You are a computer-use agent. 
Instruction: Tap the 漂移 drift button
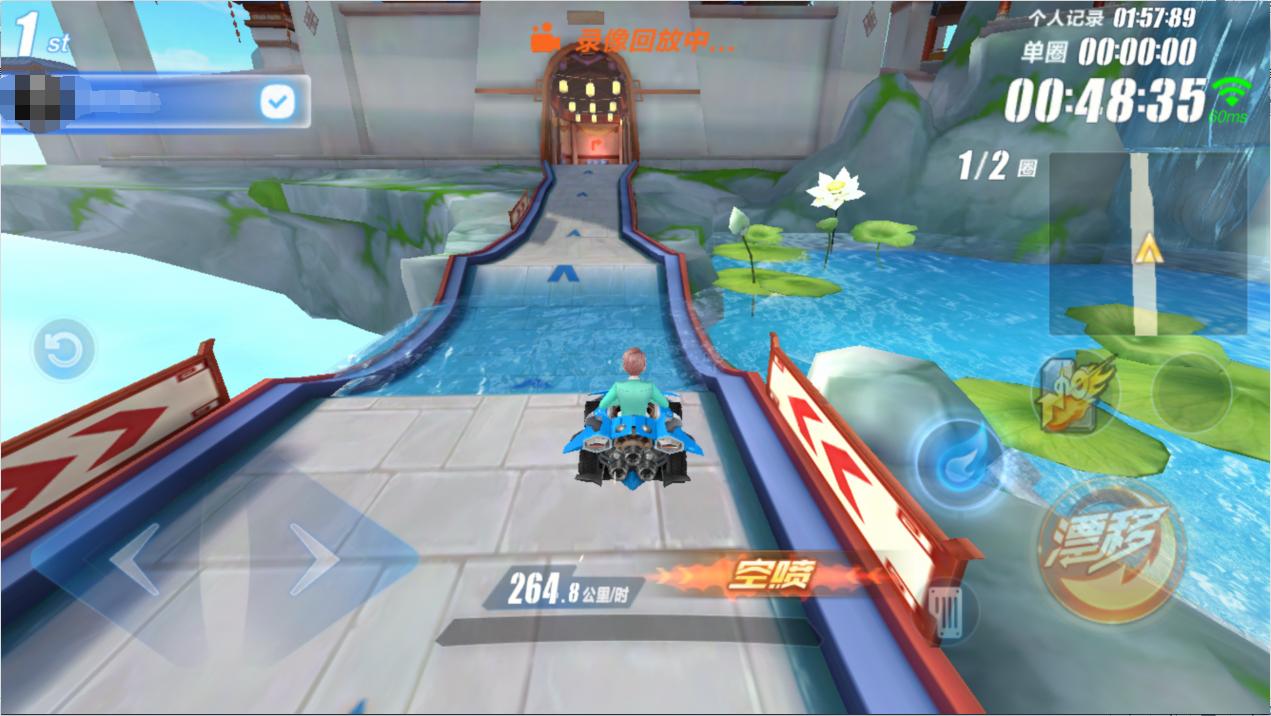pos(1110,551)
